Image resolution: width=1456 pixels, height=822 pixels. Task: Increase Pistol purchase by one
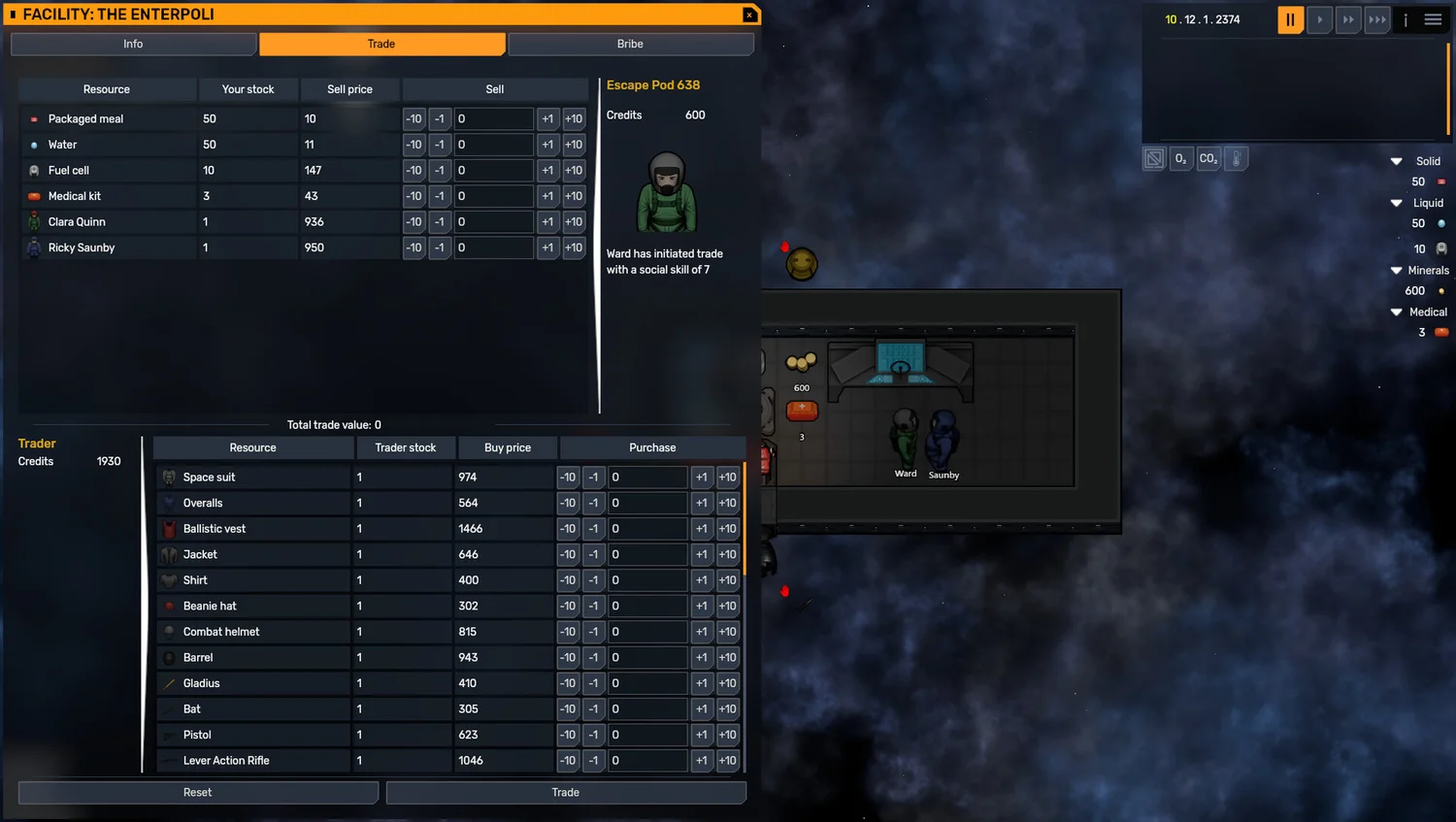[701, 735]
